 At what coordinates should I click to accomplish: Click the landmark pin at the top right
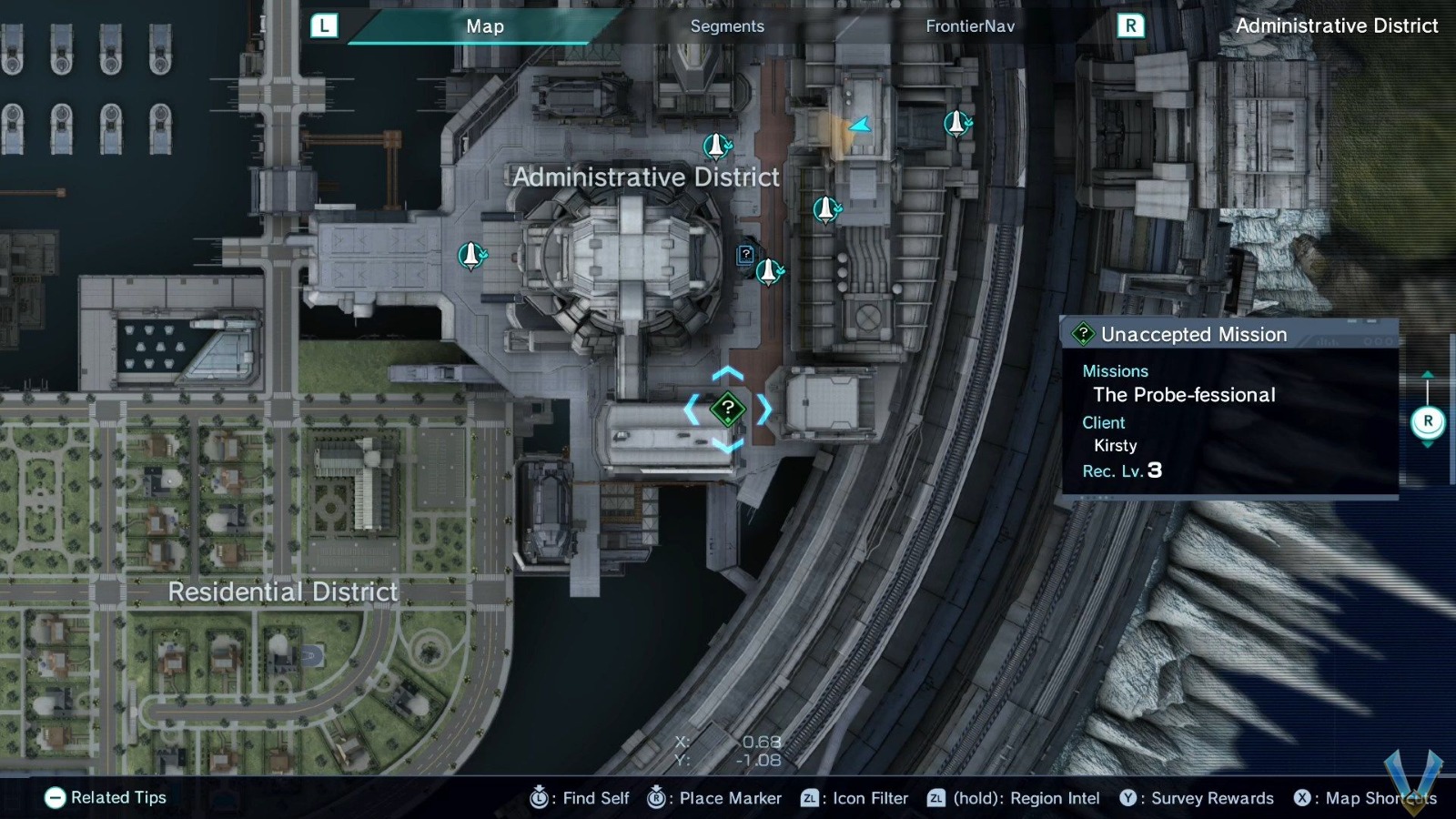click(x=956, y=124)
